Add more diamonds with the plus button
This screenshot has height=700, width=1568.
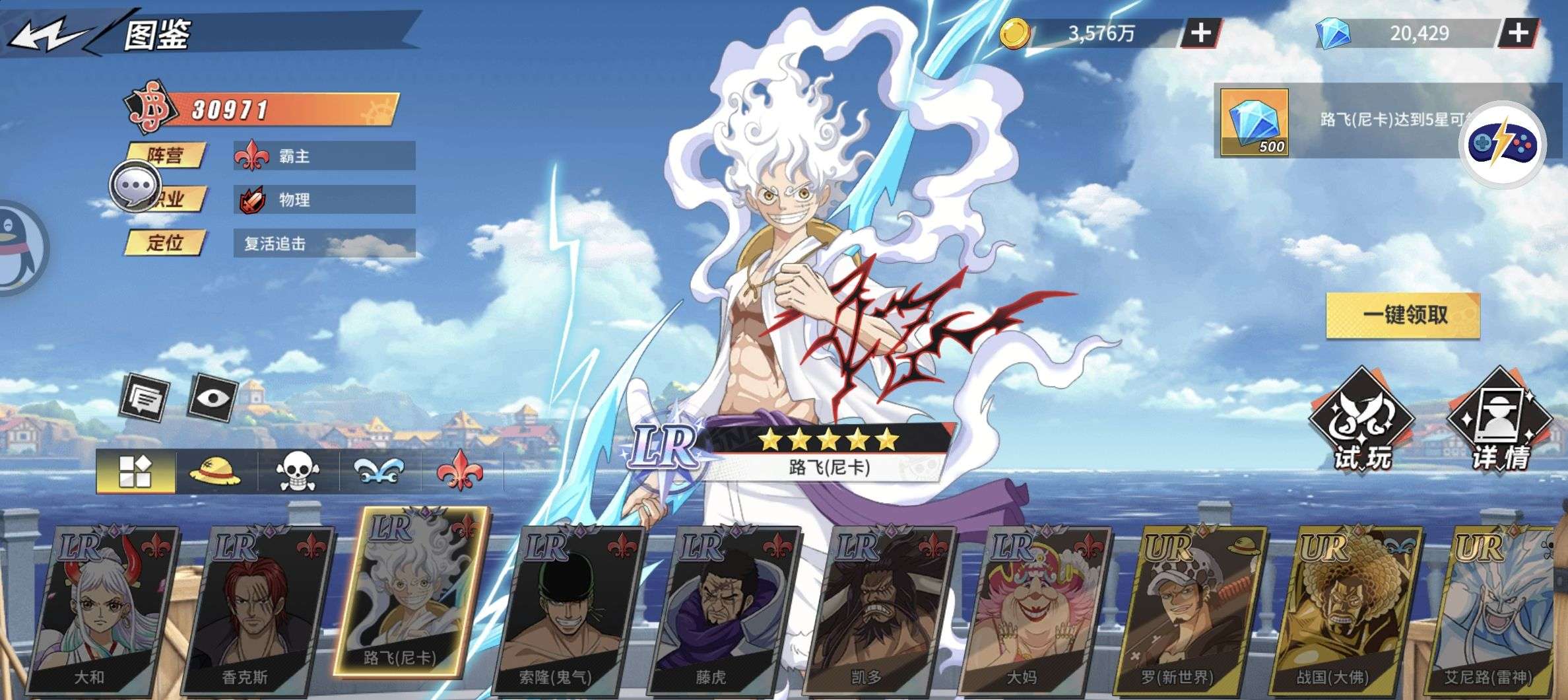point(1519,33)
